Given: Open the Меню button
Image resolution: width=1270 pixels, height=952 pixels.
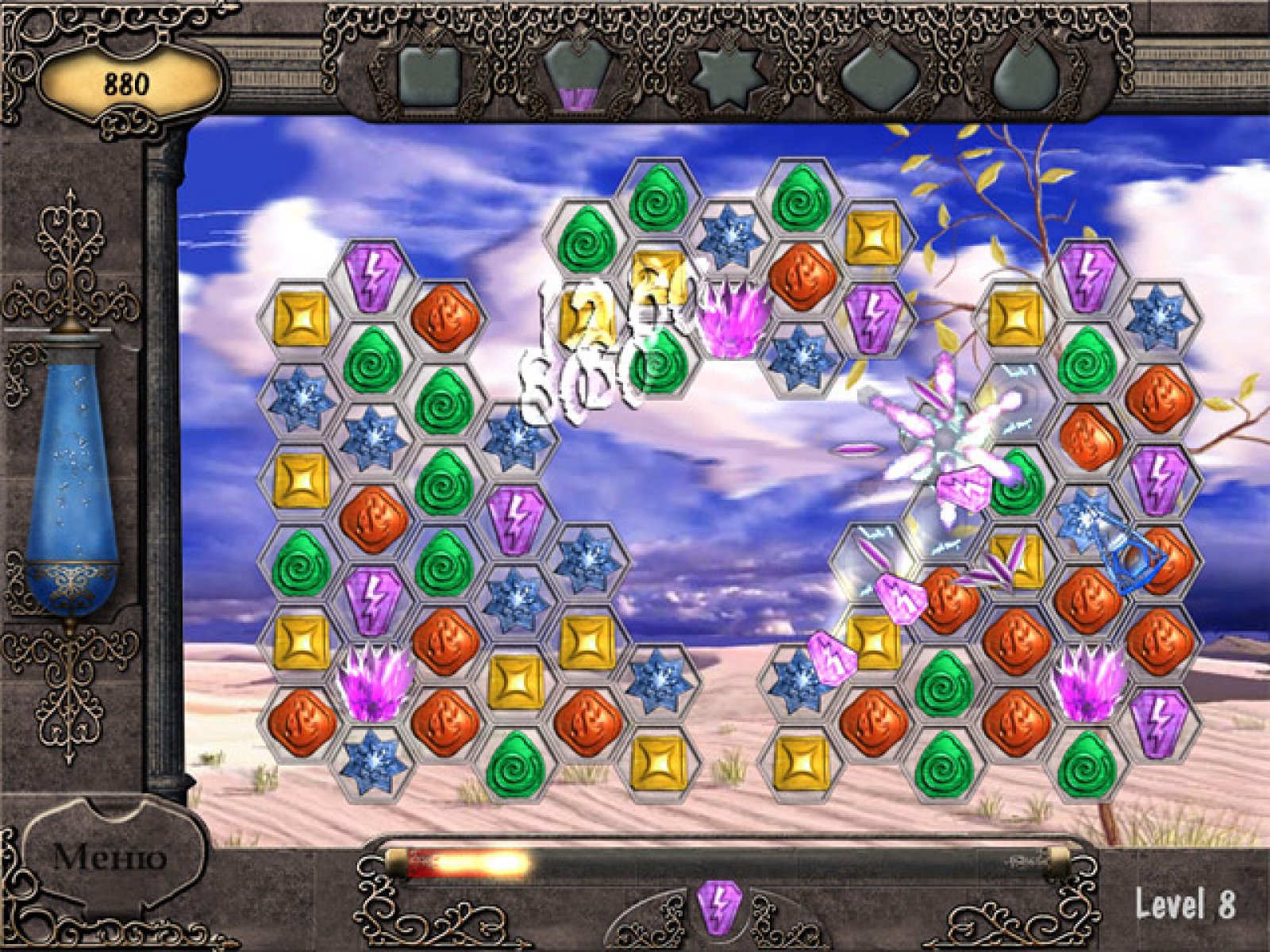Looking at the screenshot, I should 110,857.
